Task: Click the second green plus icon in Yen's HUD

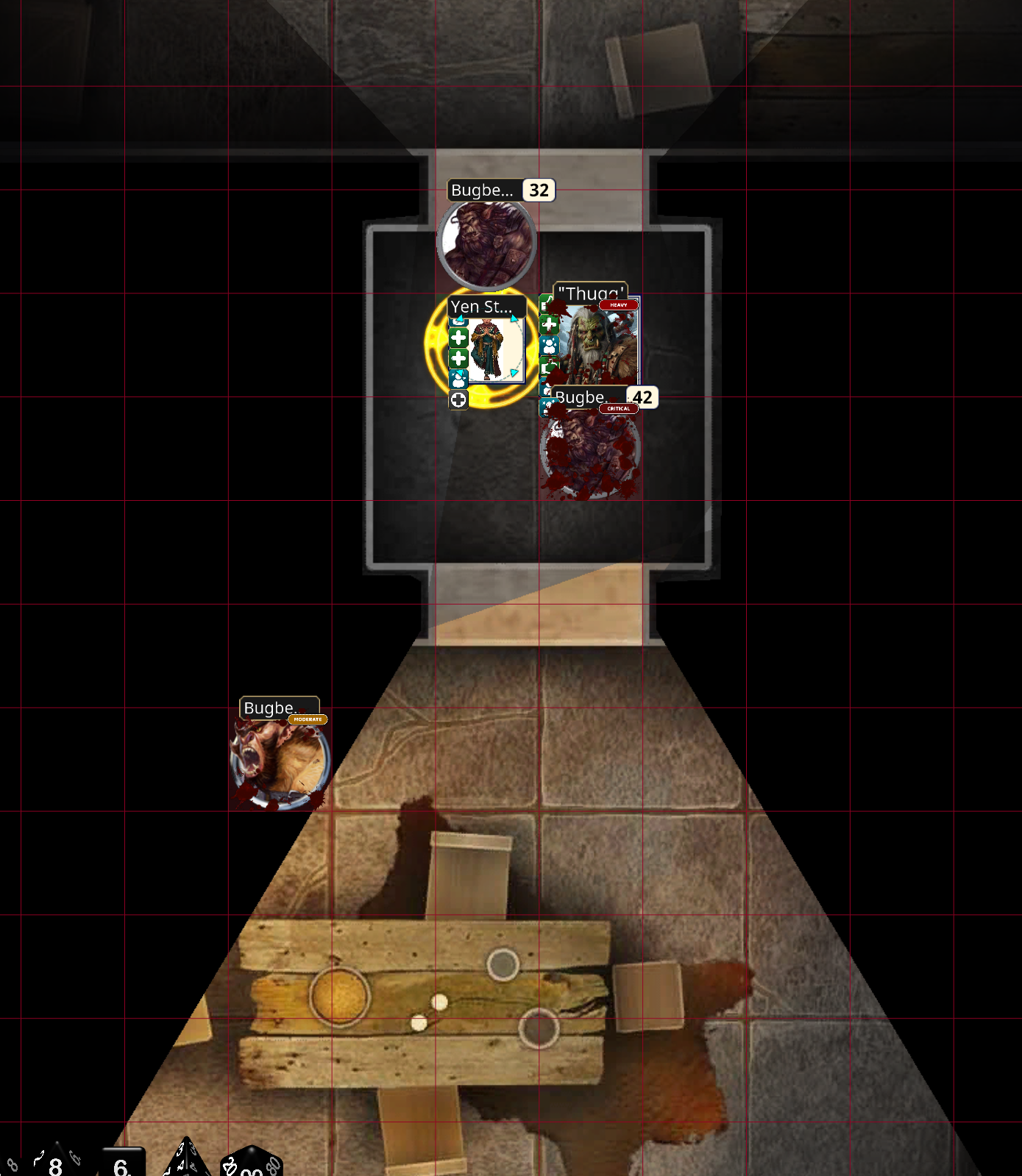Action: click(458, 358)
